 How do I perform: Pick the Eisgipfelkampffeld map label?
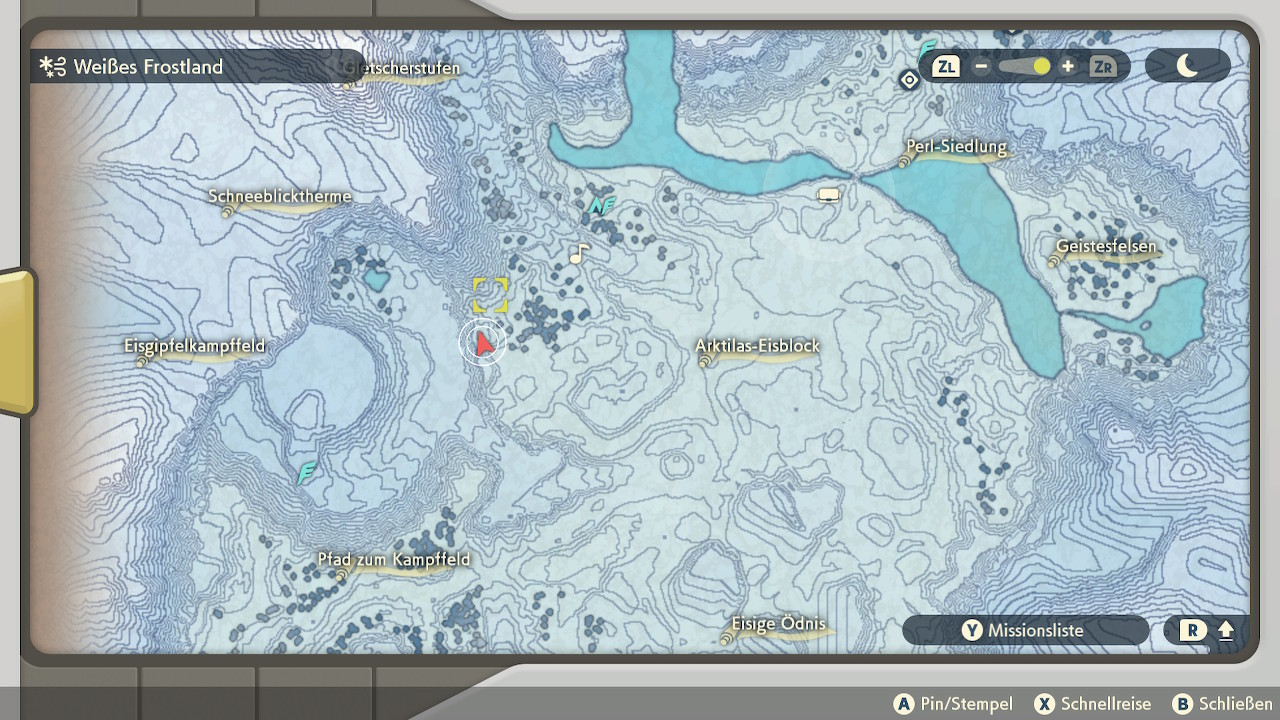(195, 347)
